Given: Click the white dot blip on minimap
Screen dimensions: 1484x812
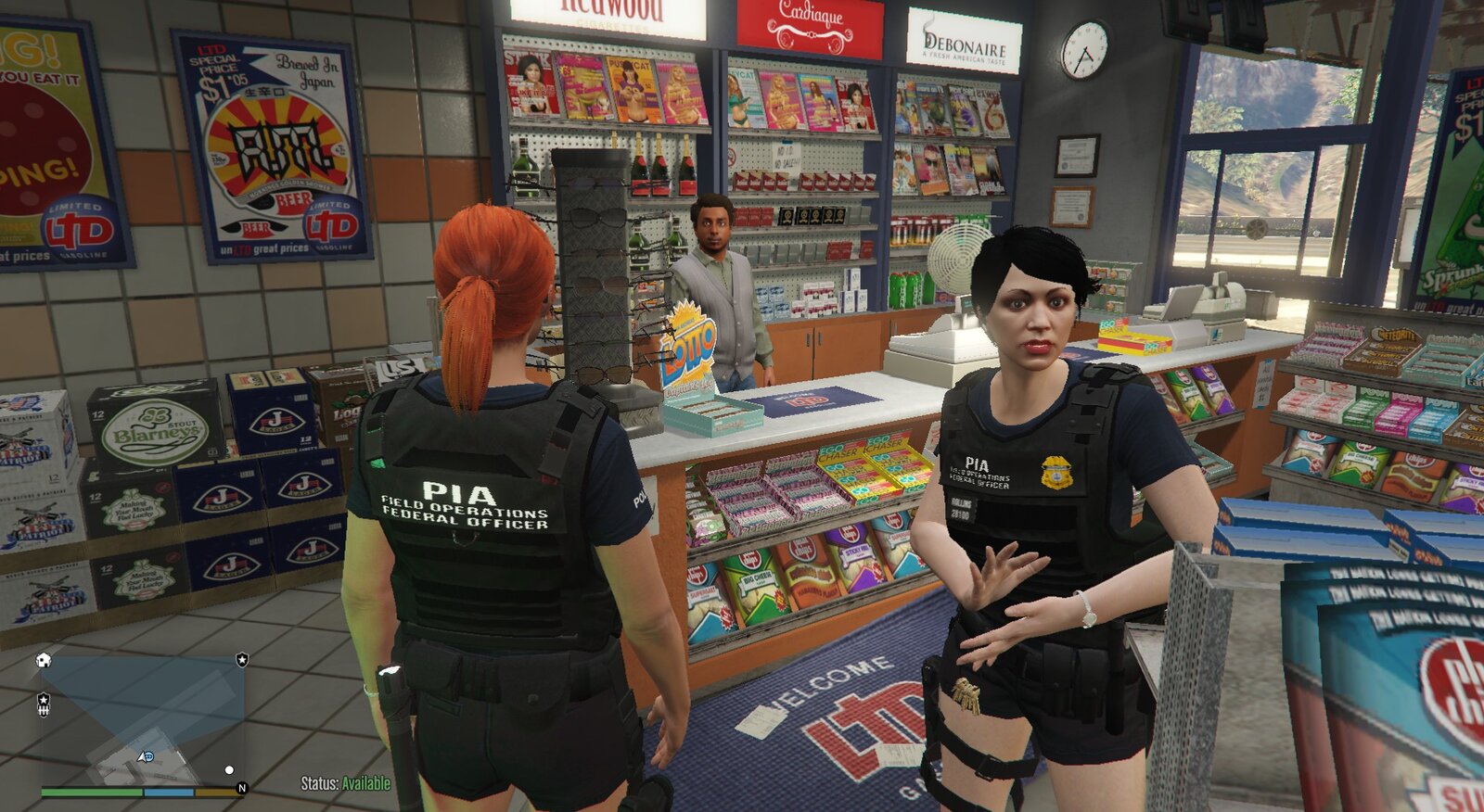Looking at the screenshot, I should 229,769.
